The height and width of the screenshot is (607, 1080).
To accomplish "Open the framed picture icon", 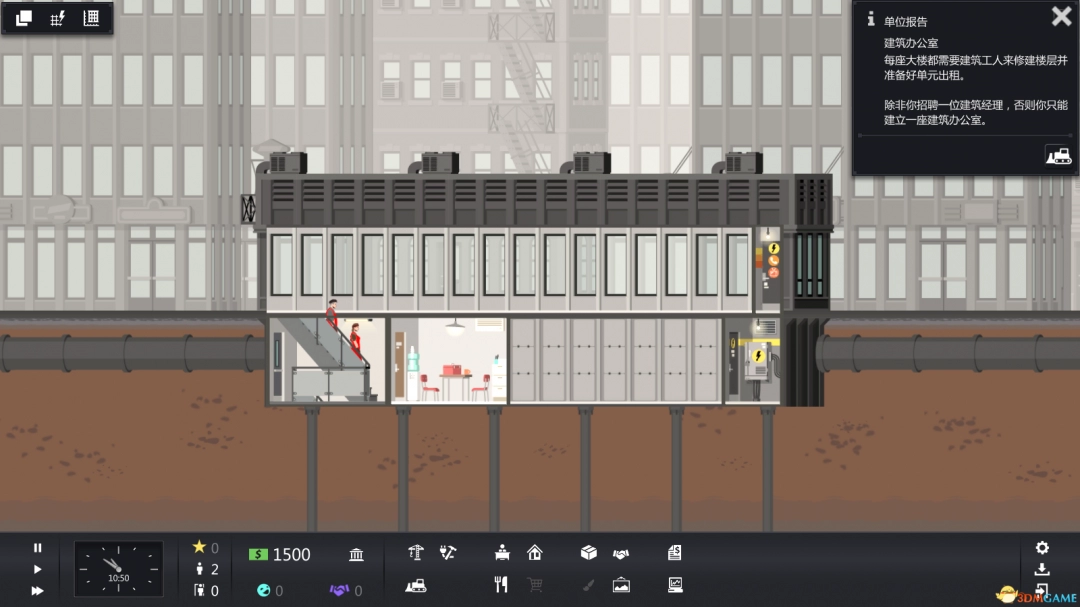I will coord(621,585).
